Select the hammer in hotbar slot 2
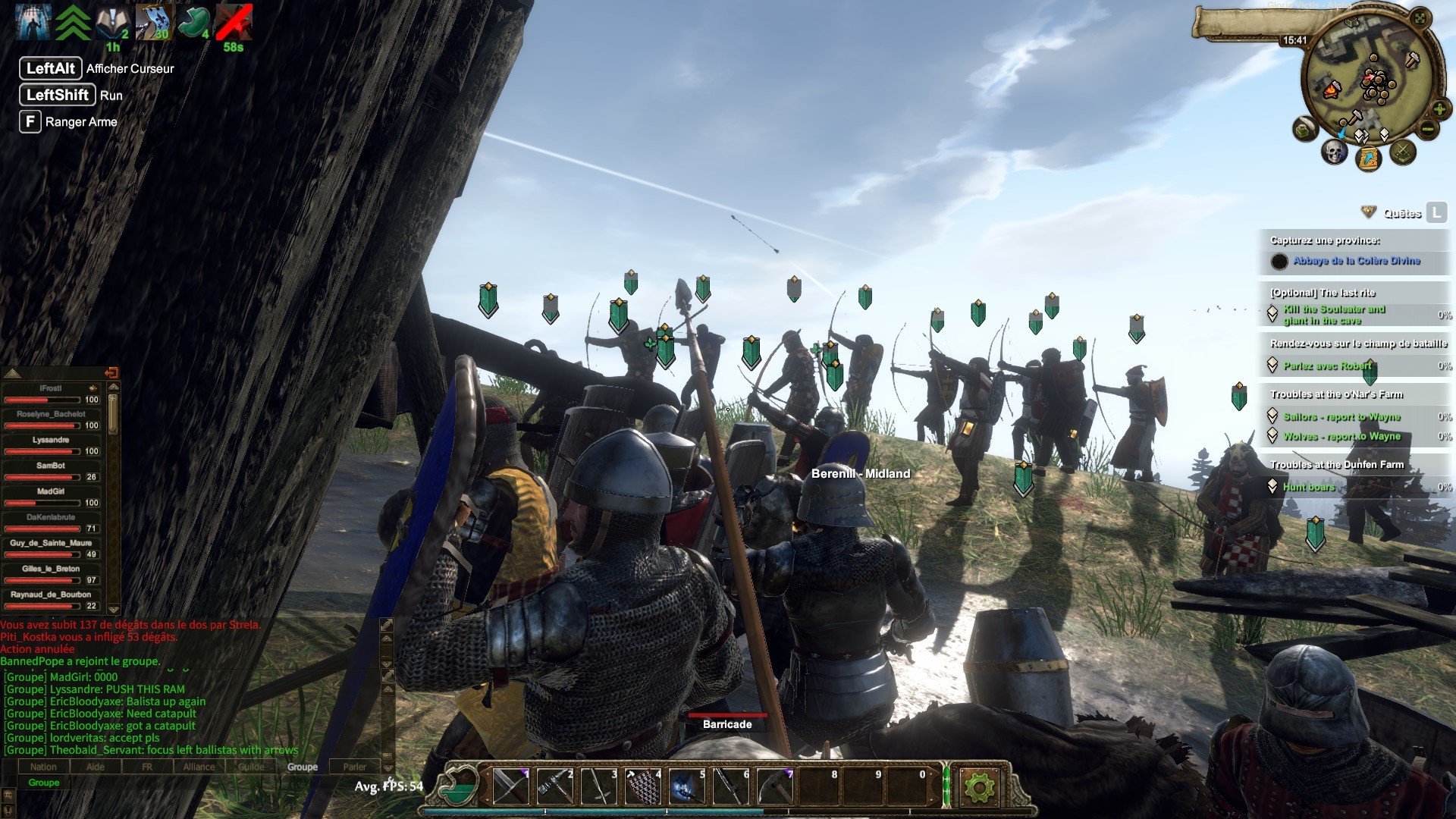The image size is (1456, 819). click(x=554, y=786)
